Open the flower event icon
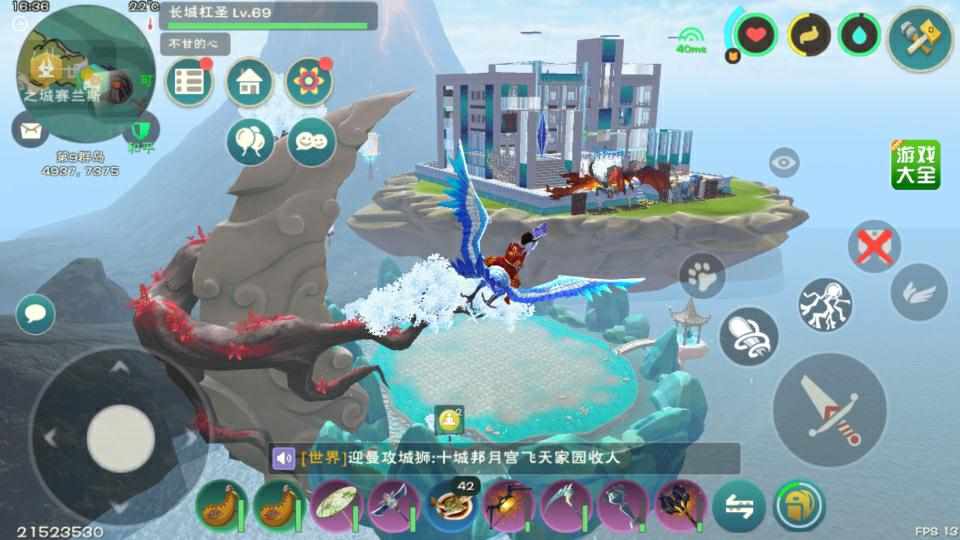 point(309,83)
